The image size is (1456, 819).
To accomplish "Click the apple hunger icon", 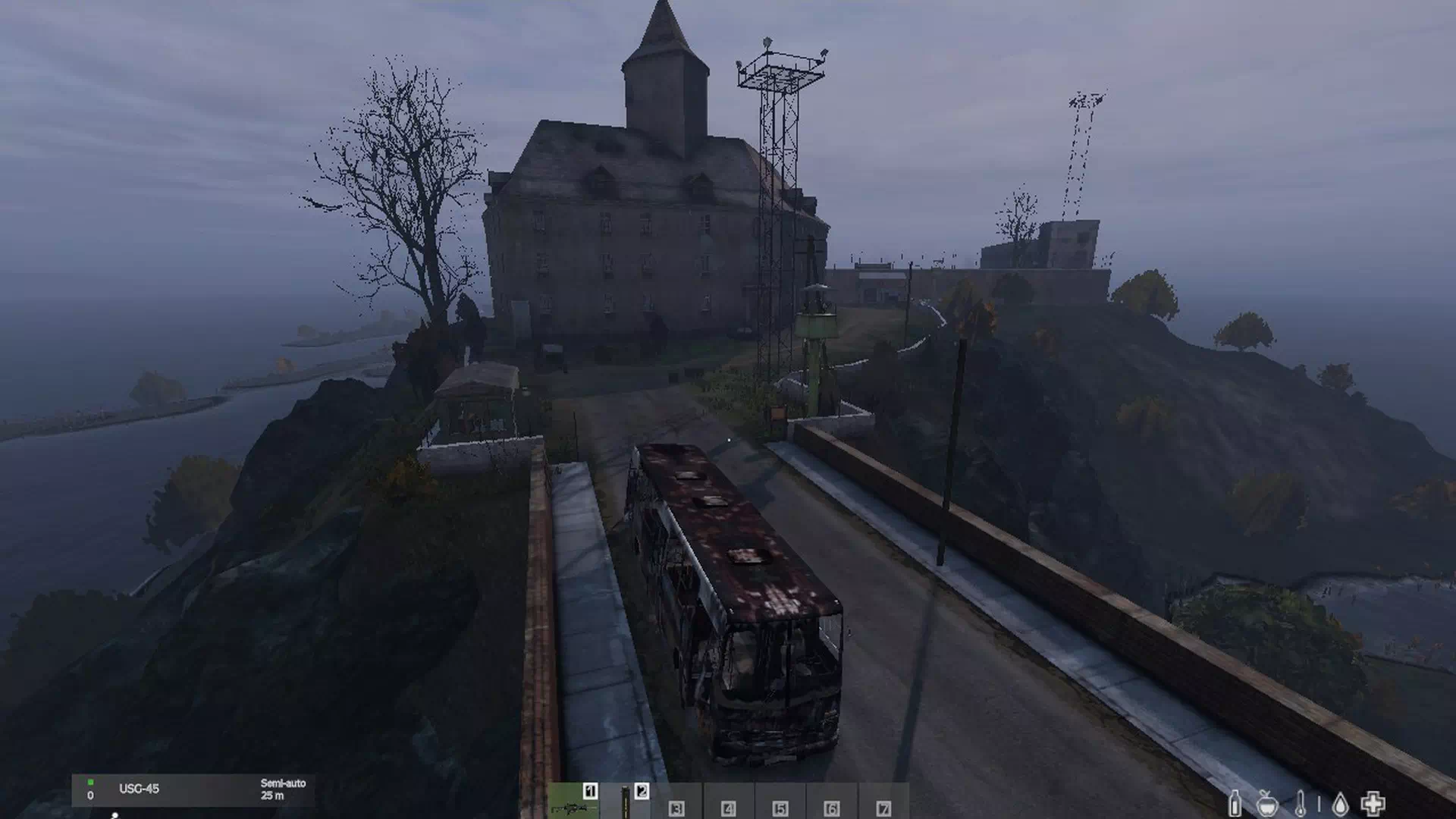I will [x=1268, y=804].
